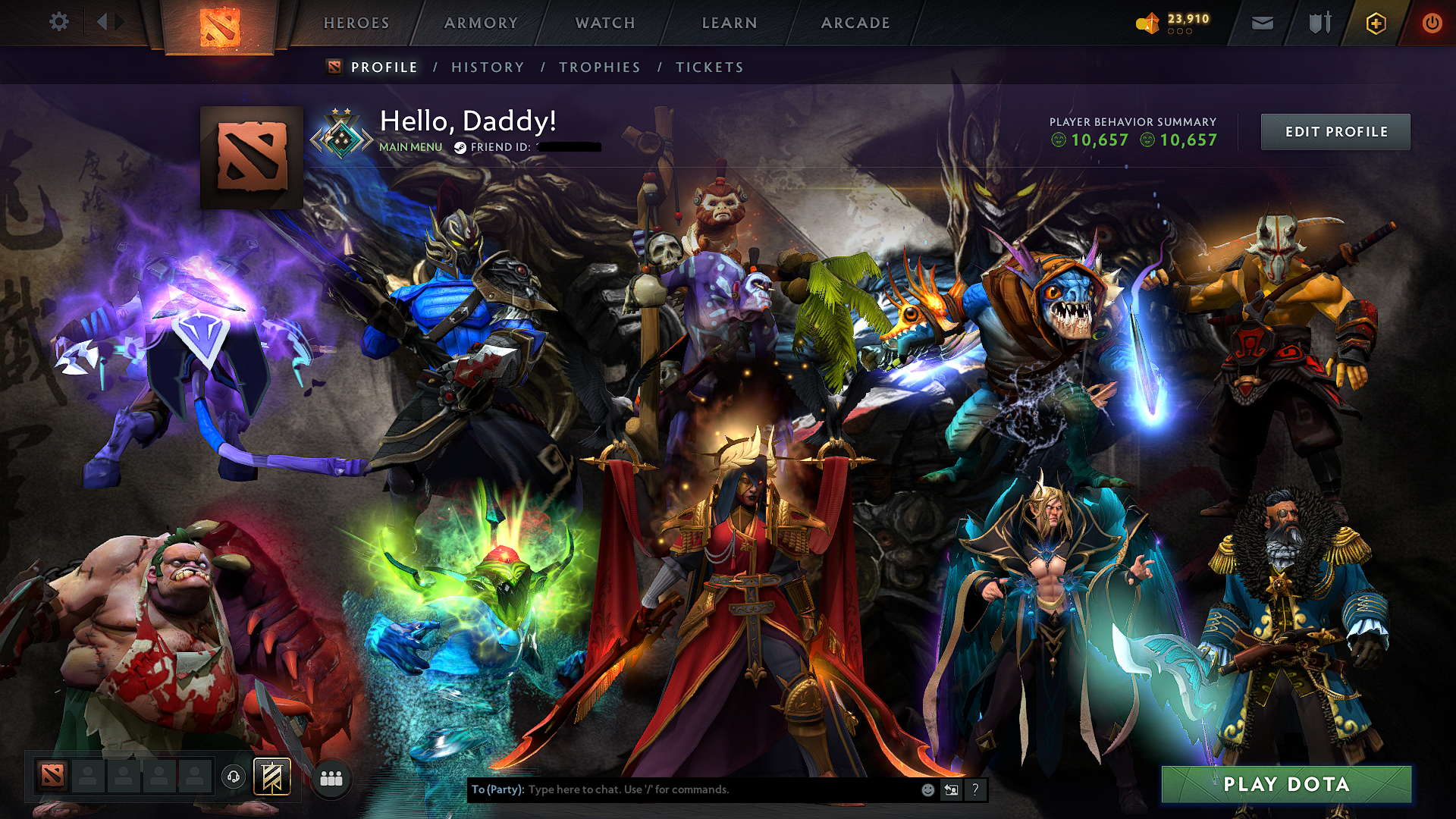Click the power button to exit
This screenshot has height=819, width=1456.
(1432, 22)
